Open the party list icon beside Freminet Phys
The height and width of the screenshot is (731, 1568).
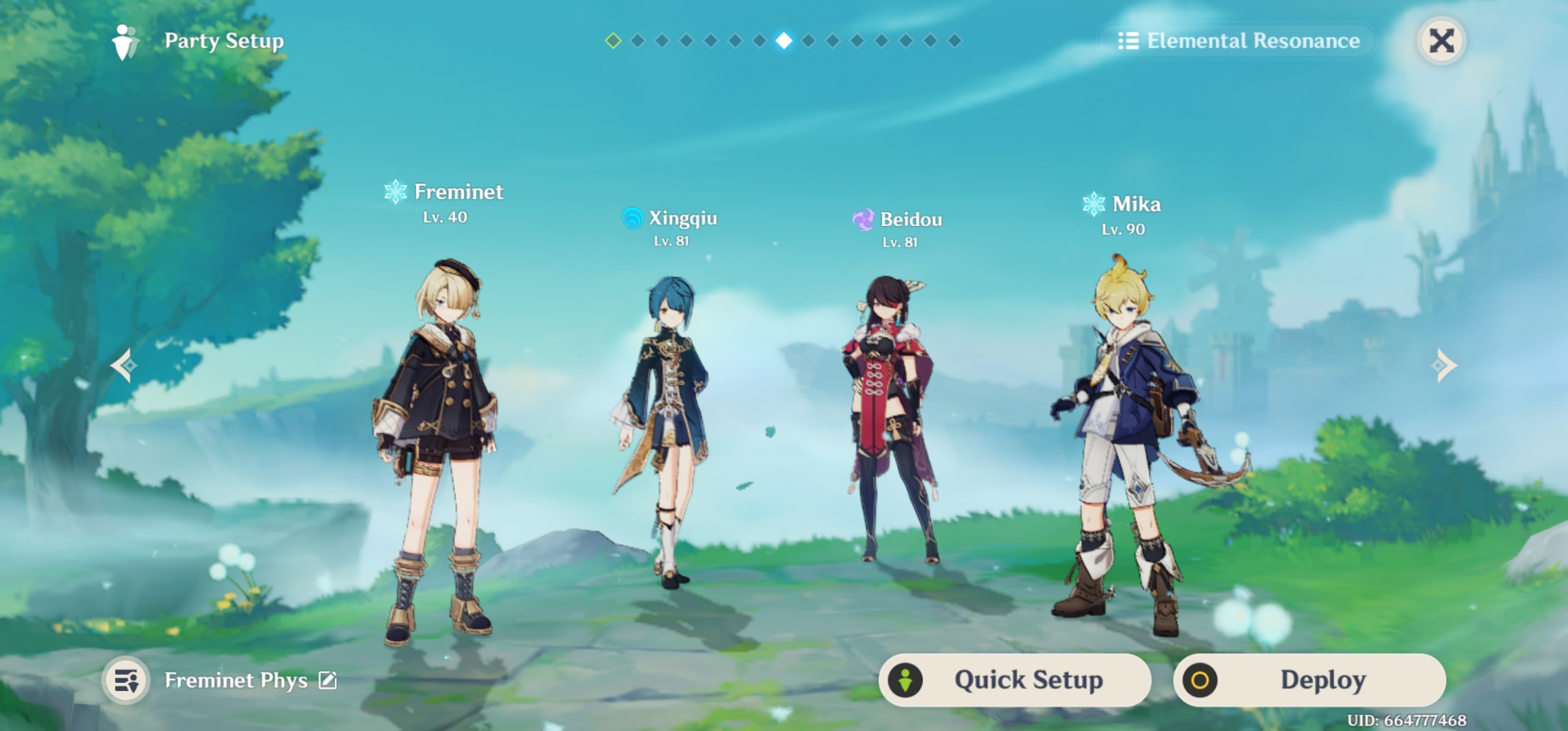127,680
